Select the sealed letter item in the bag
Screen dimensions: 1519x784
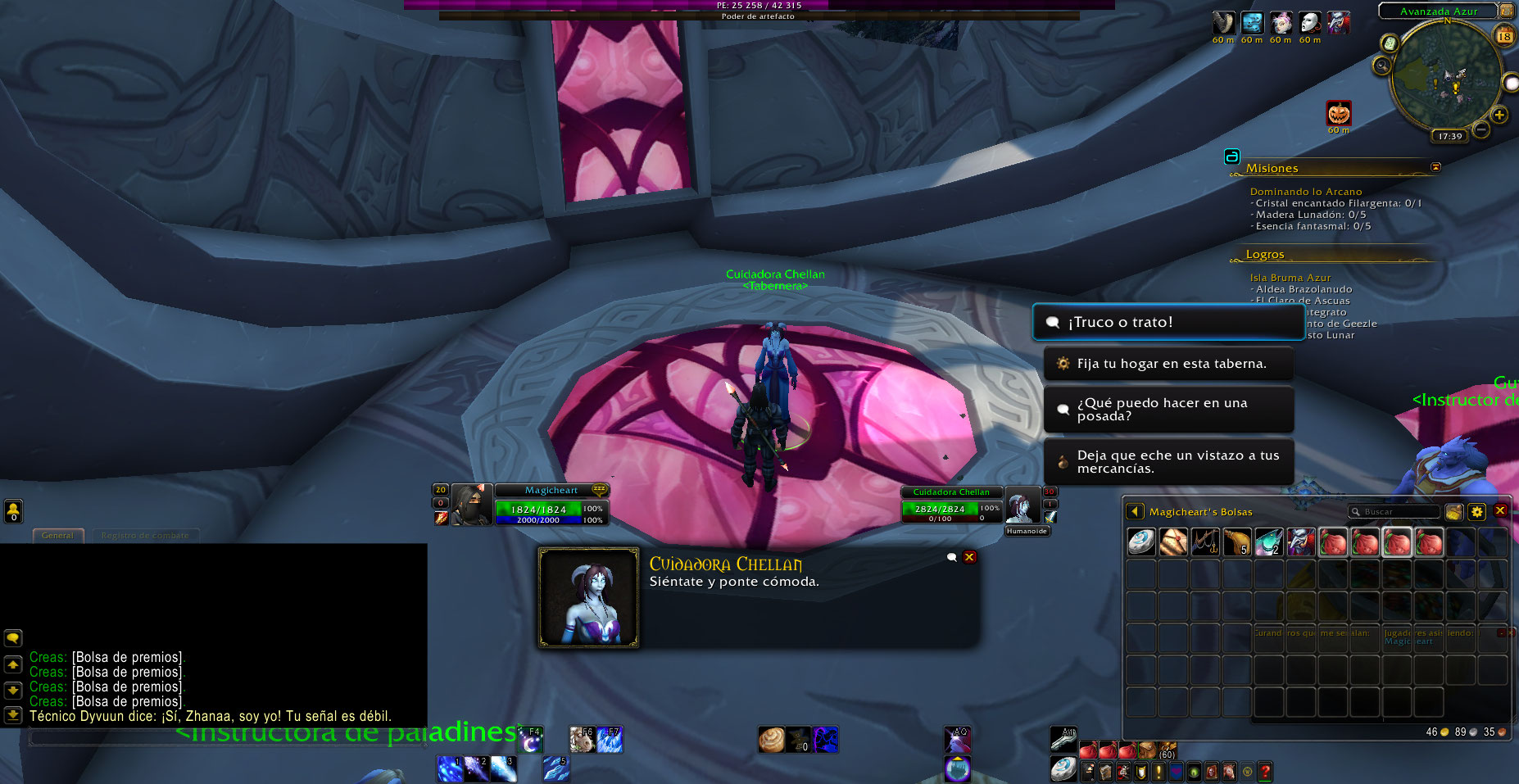point(1173,542)
